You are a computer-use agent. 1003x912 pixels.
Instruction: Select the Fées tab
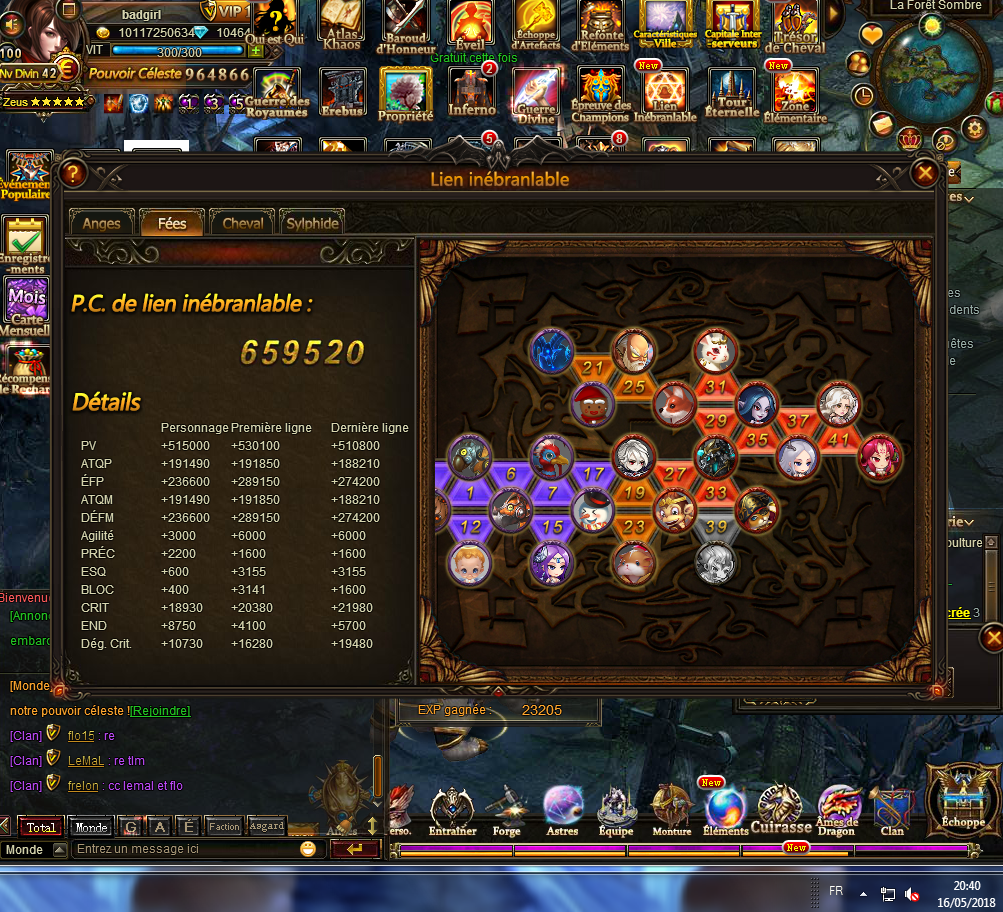pos(172,223)
